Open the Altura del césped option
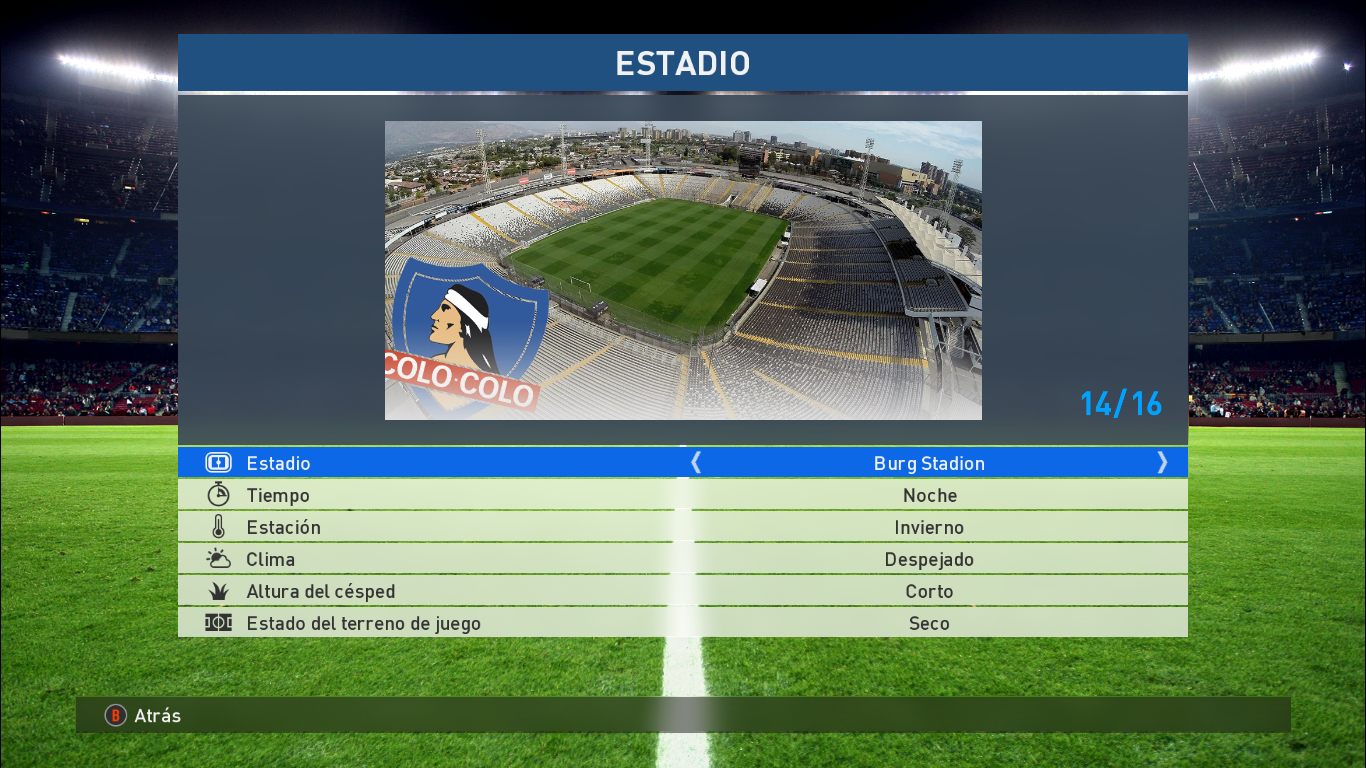The image size is (1366, 768). [x=682, y=591]
